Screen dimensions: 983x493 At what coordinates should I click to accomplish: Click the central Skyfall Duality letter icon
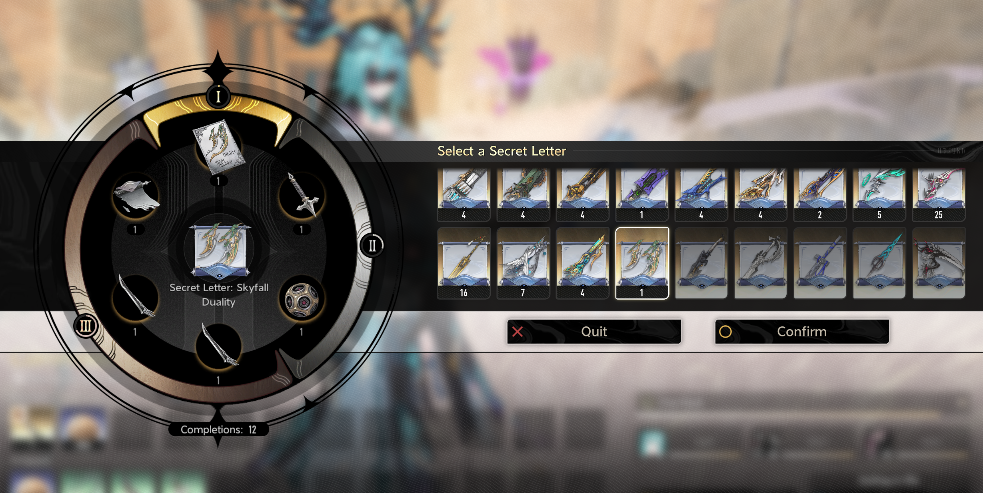tap(218, 250)
